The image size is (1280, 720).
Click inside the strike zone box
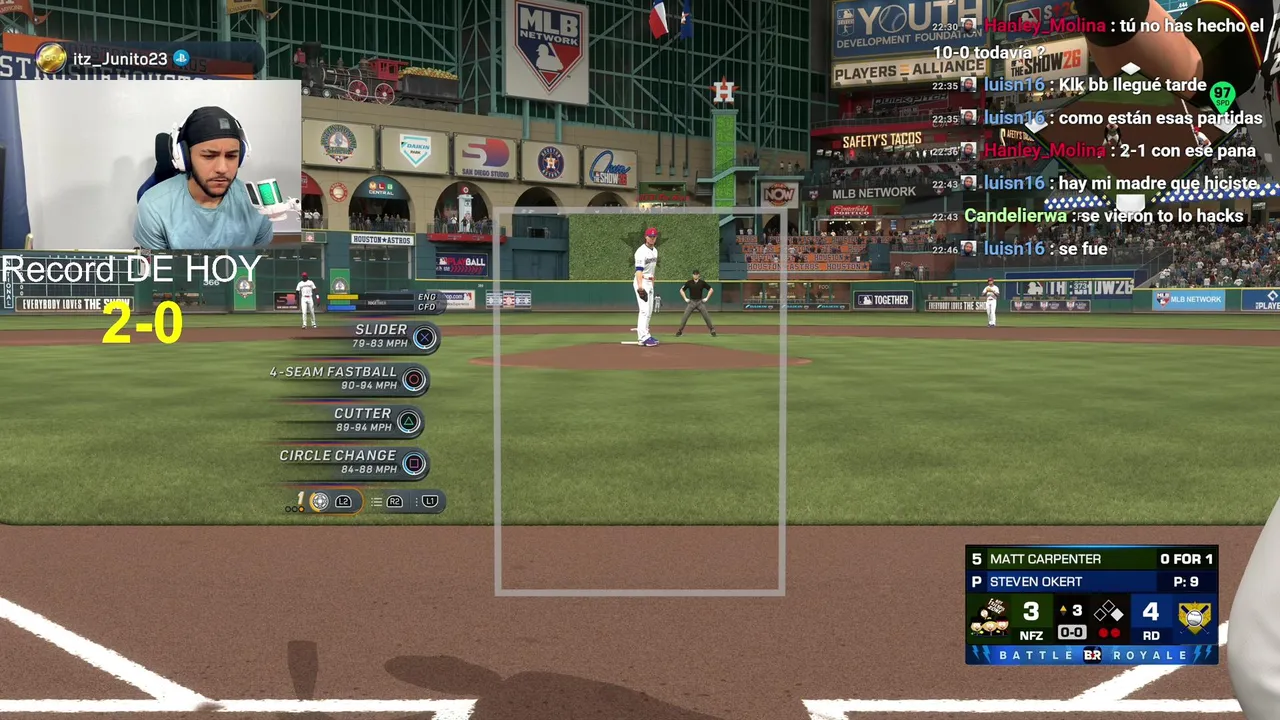click(x=640, y=402)
